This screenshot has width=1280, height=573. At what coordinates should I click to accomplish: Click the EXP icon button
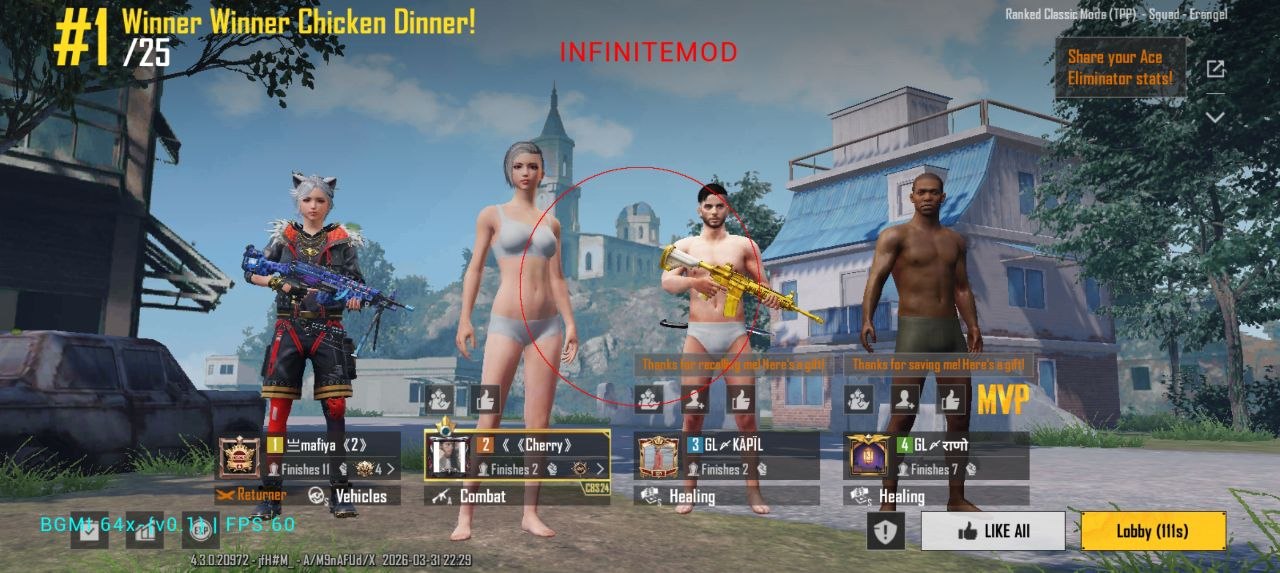(x=201, y=529)
